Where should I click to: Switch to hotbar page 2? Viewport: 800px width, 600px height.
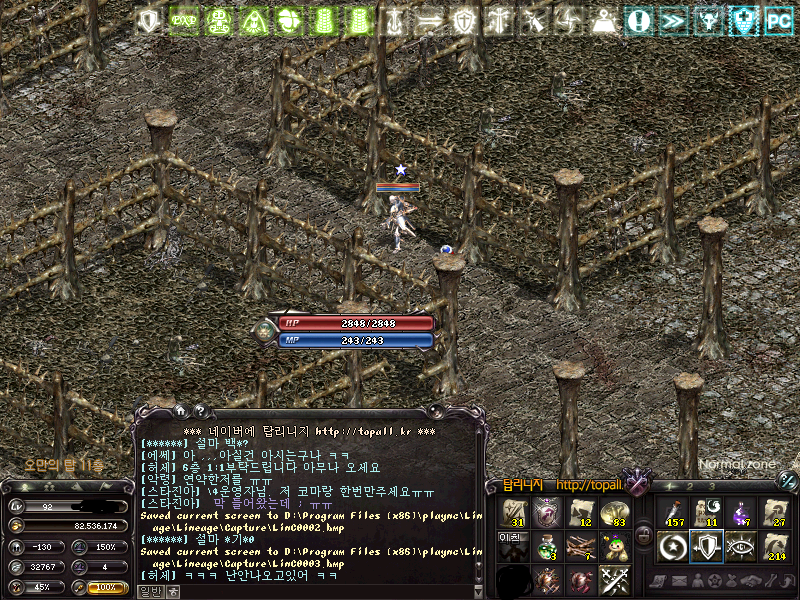pyautogui.click(x=688, y=486)
